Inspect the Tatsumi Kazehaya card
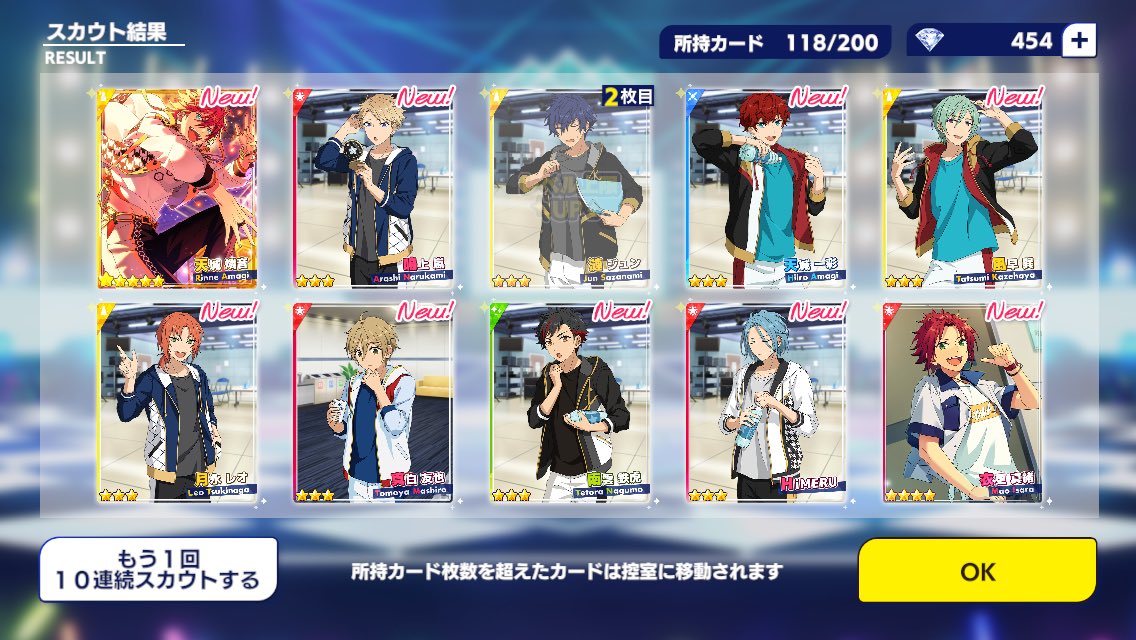Screen dimensions: 1136x640 tap(962, 188)
